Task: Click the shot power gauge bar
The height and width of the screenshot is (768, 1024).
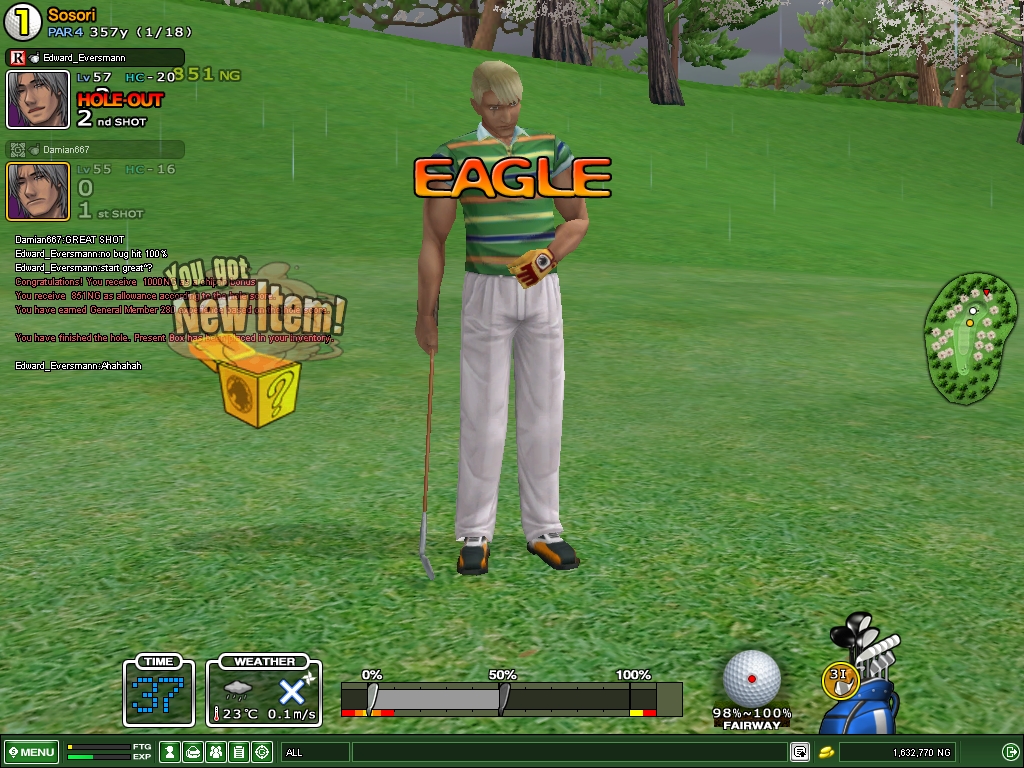Action: pyautogui.click(x=511, y=698)
